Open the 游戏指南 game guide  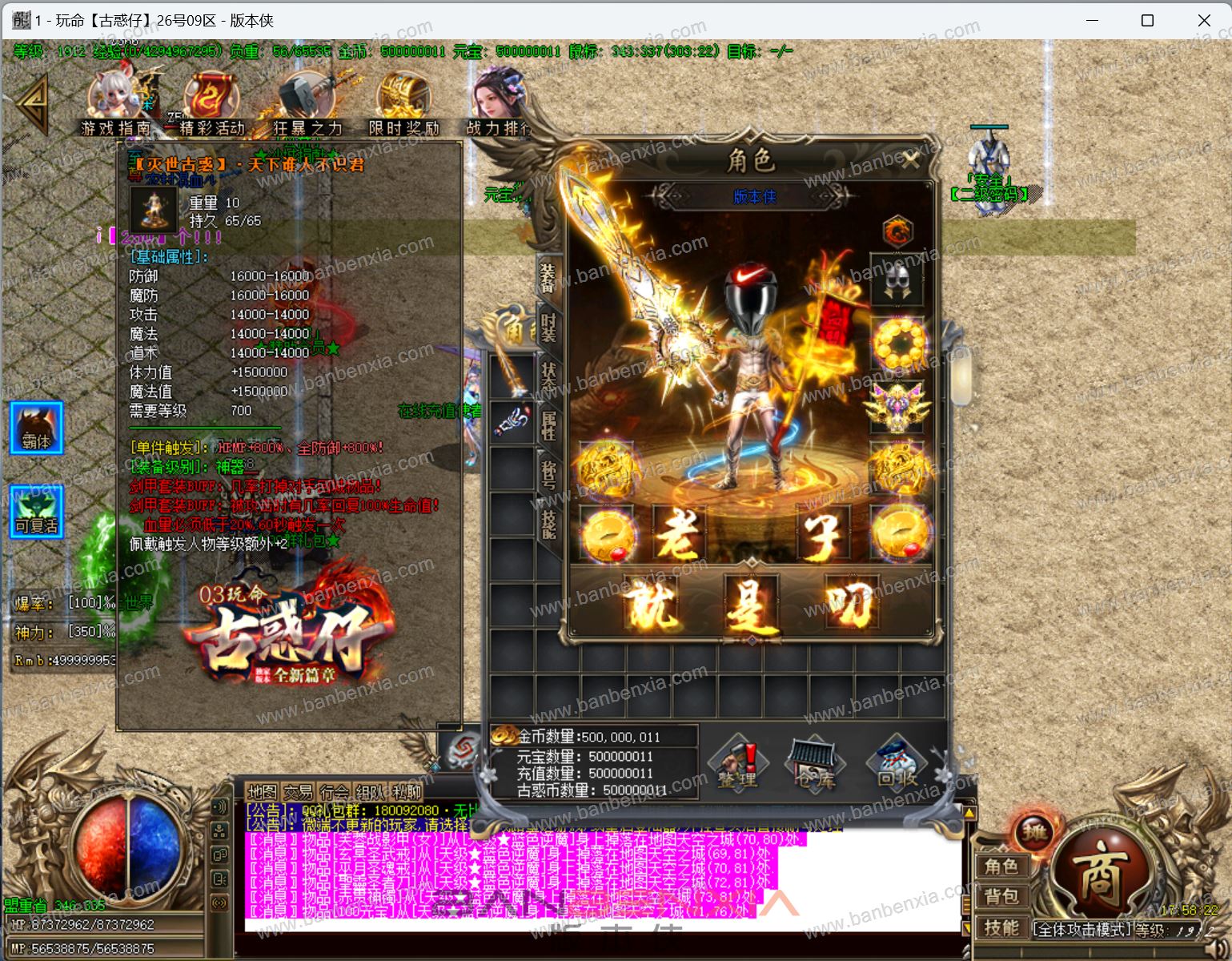[x=115, y=106]
